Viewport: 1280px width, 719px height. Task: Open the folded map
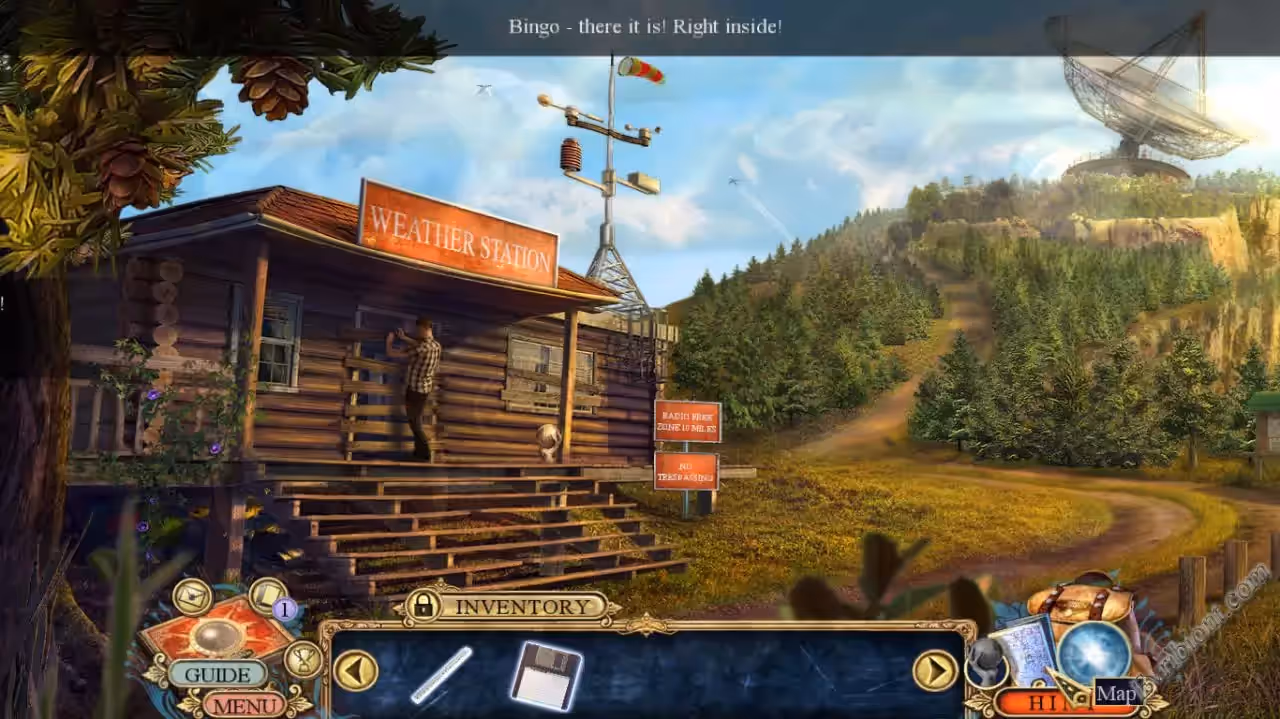(x=1027, y=650)
